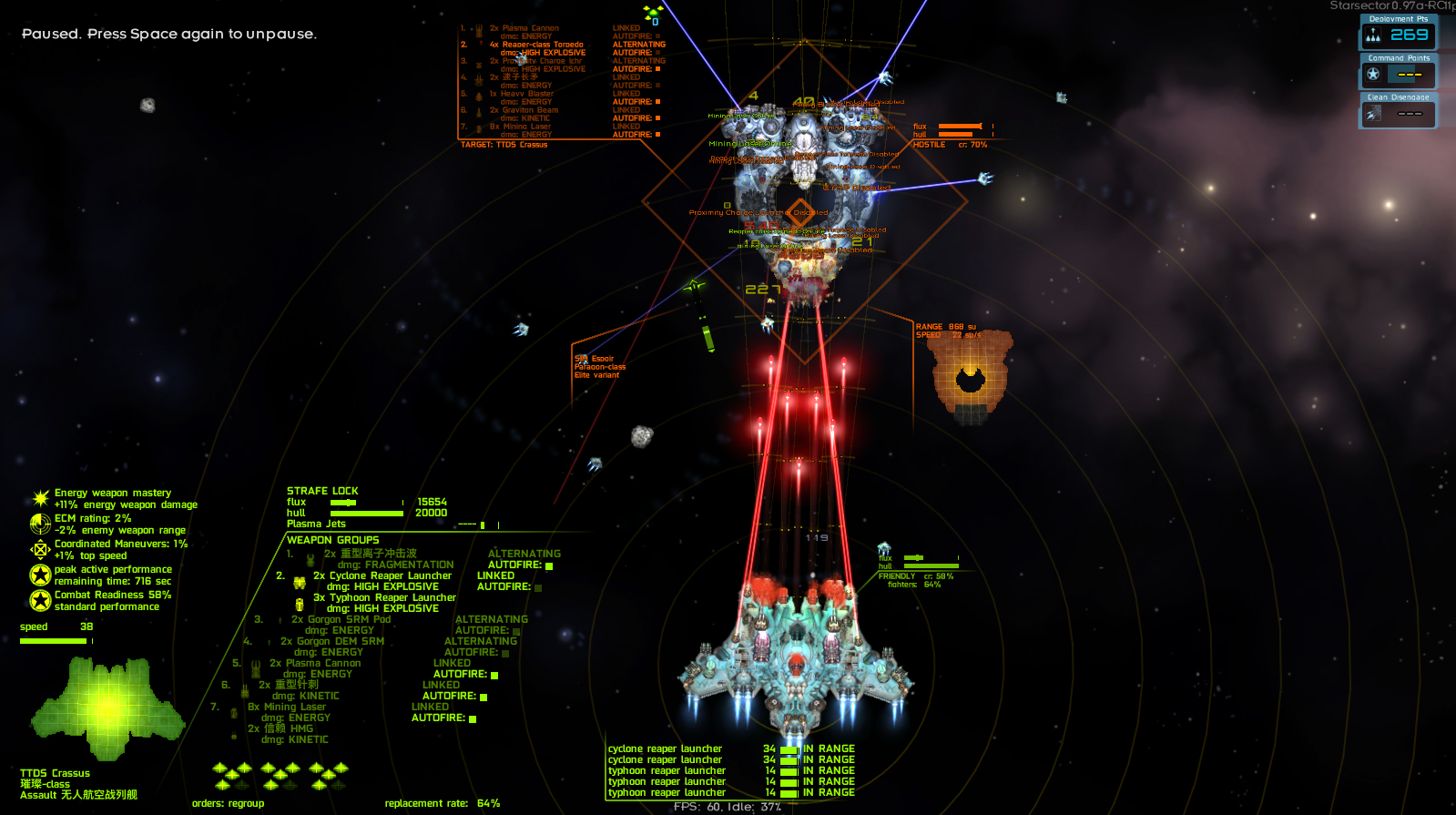
Task: Select the ECM rating status icon
Action: [40, 524]
